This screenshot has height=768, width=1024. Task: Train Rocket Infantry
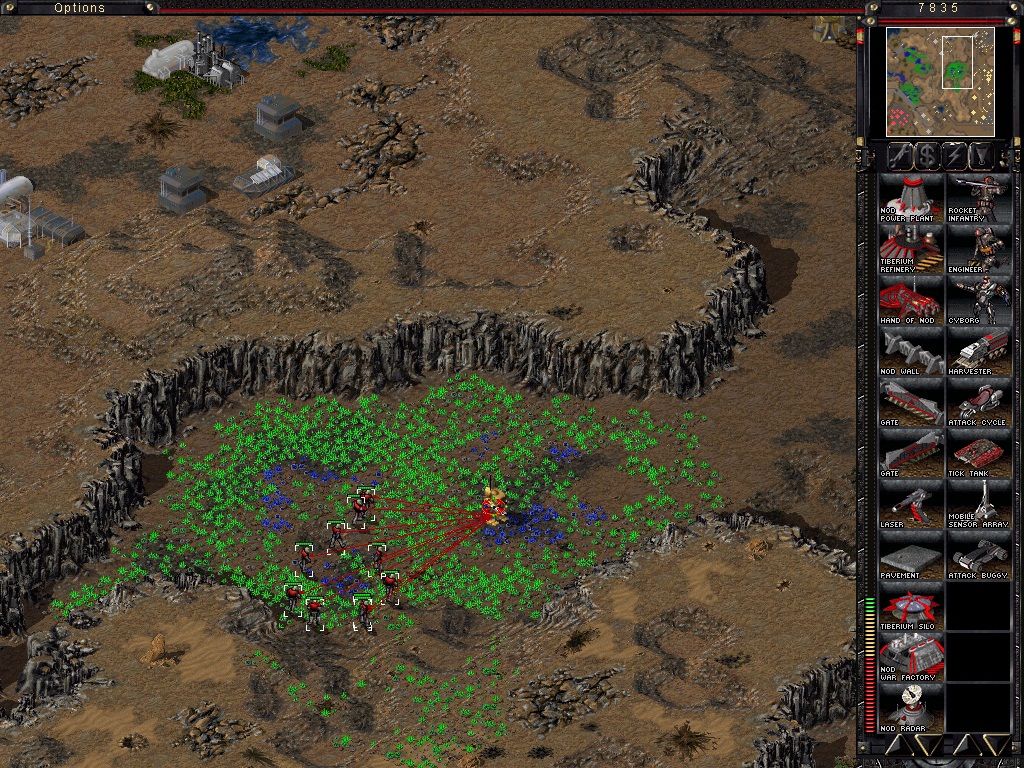pos(979,197)
